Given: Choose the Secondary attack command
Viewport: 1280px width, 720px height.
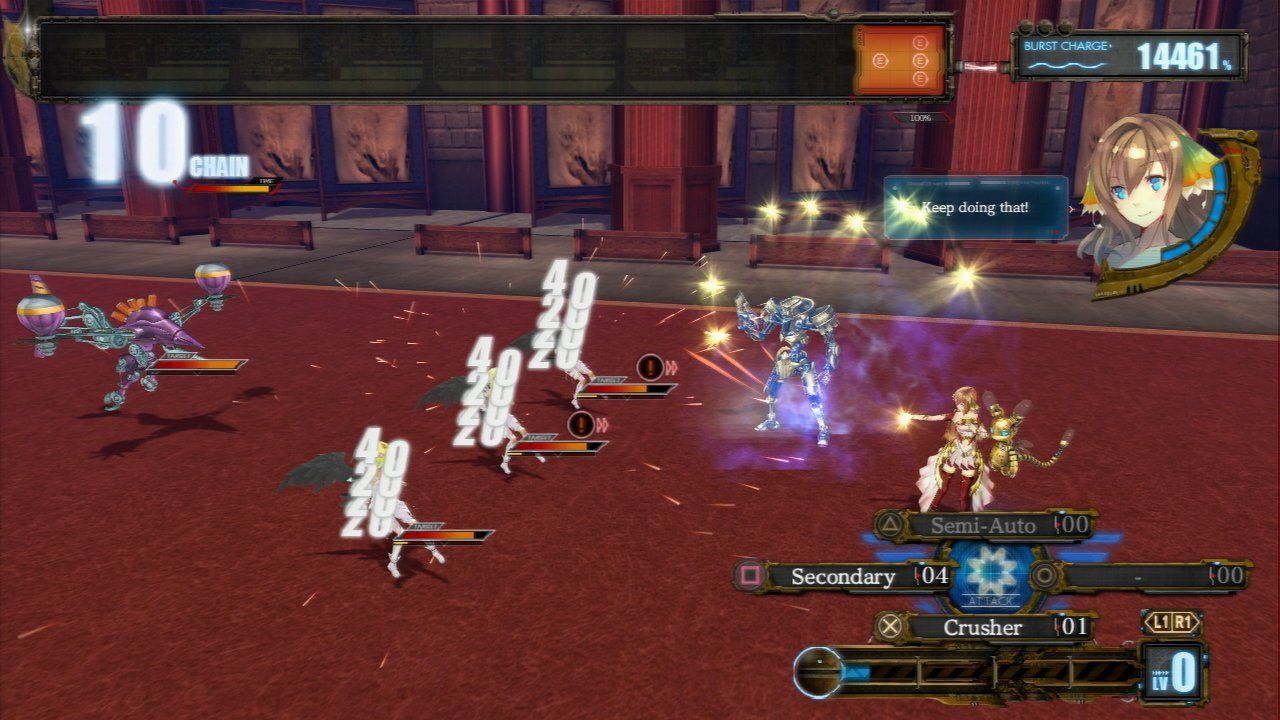Looking at the screenshot, I should (x=843, y=576).
